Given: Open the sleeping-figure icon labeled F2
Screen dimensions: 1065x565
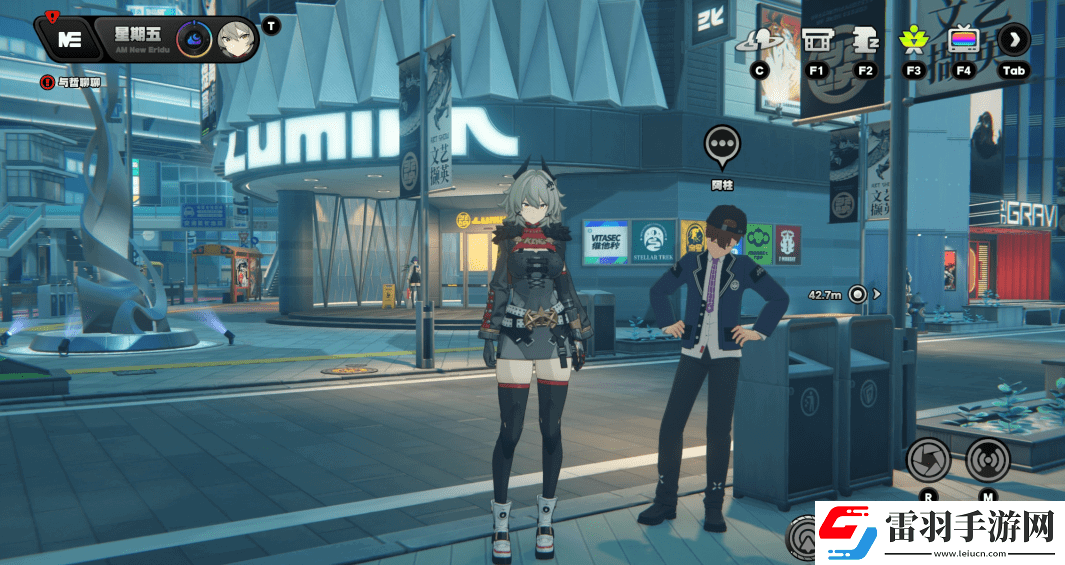Looking at the screenshot, I should coord(865,40).
